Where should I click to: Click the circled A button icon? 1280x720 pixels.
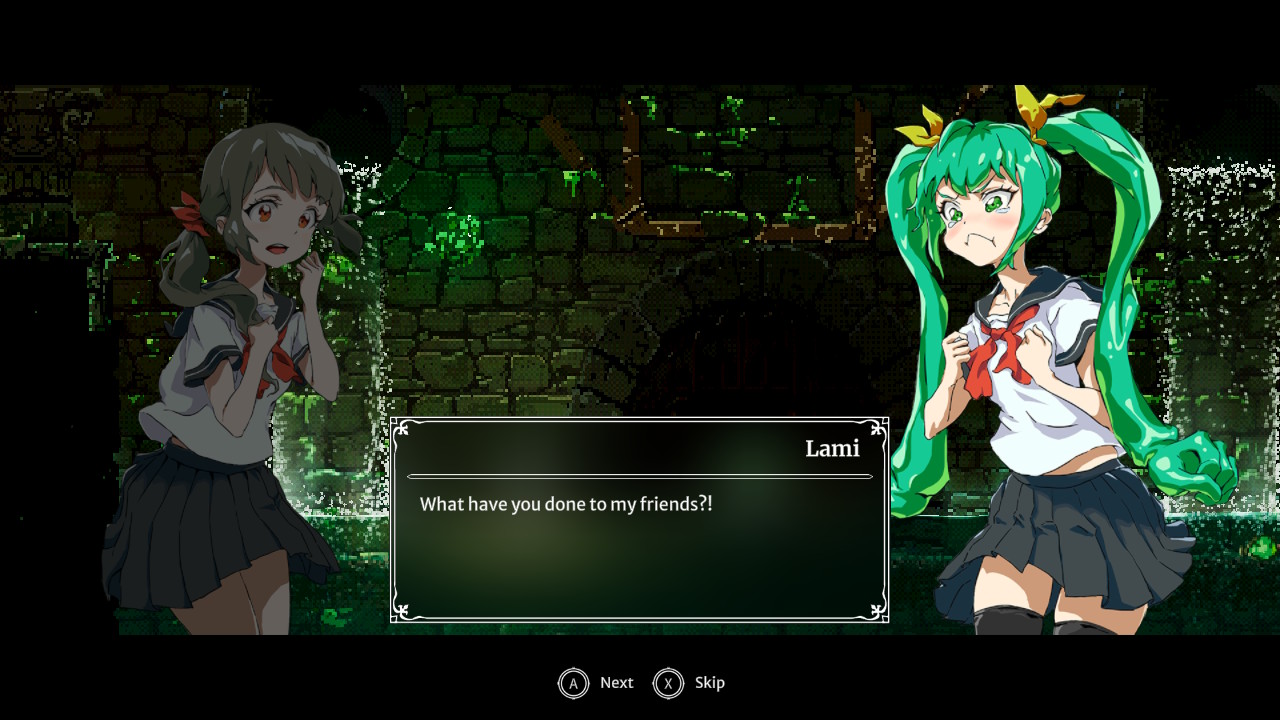coord(571,683)
